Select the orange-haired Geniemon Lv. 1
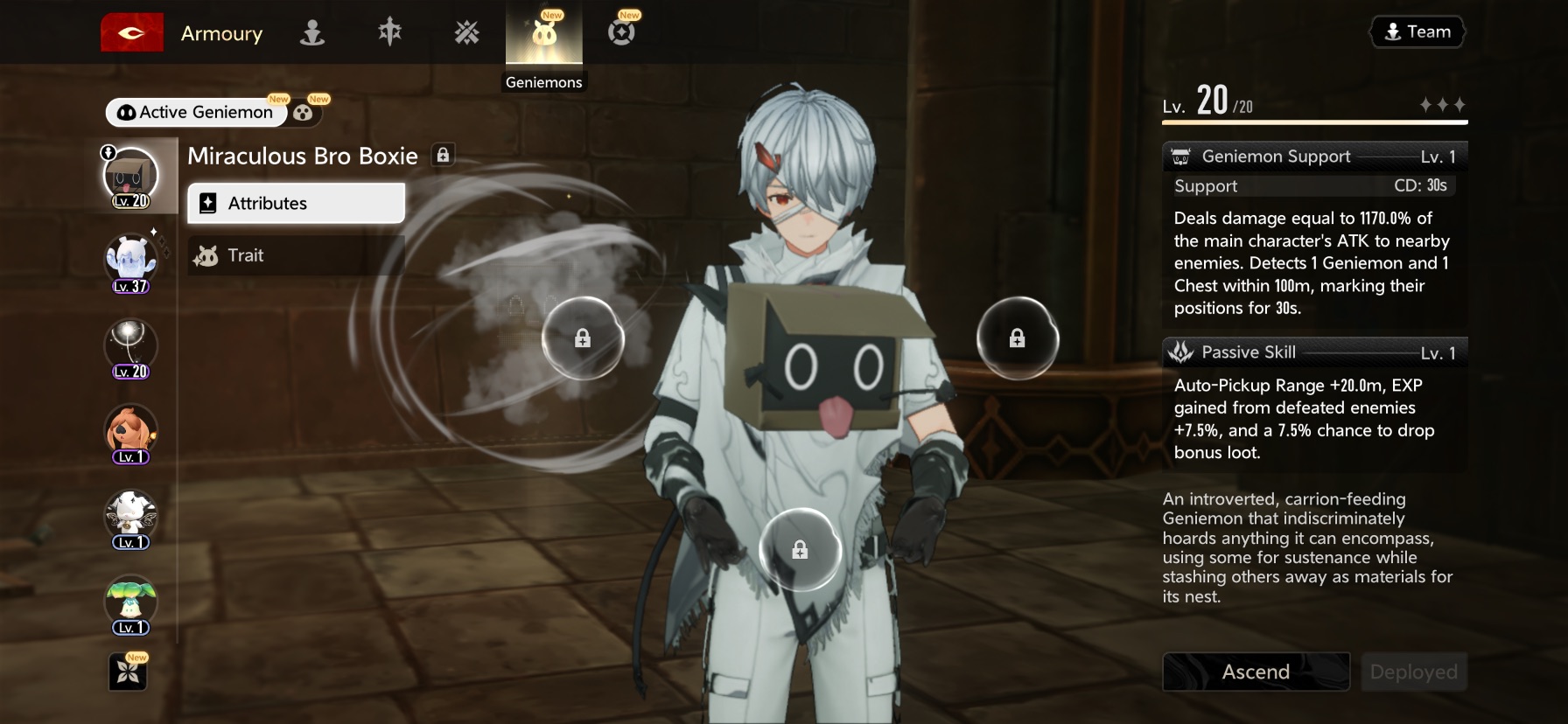 coord(130,433)
